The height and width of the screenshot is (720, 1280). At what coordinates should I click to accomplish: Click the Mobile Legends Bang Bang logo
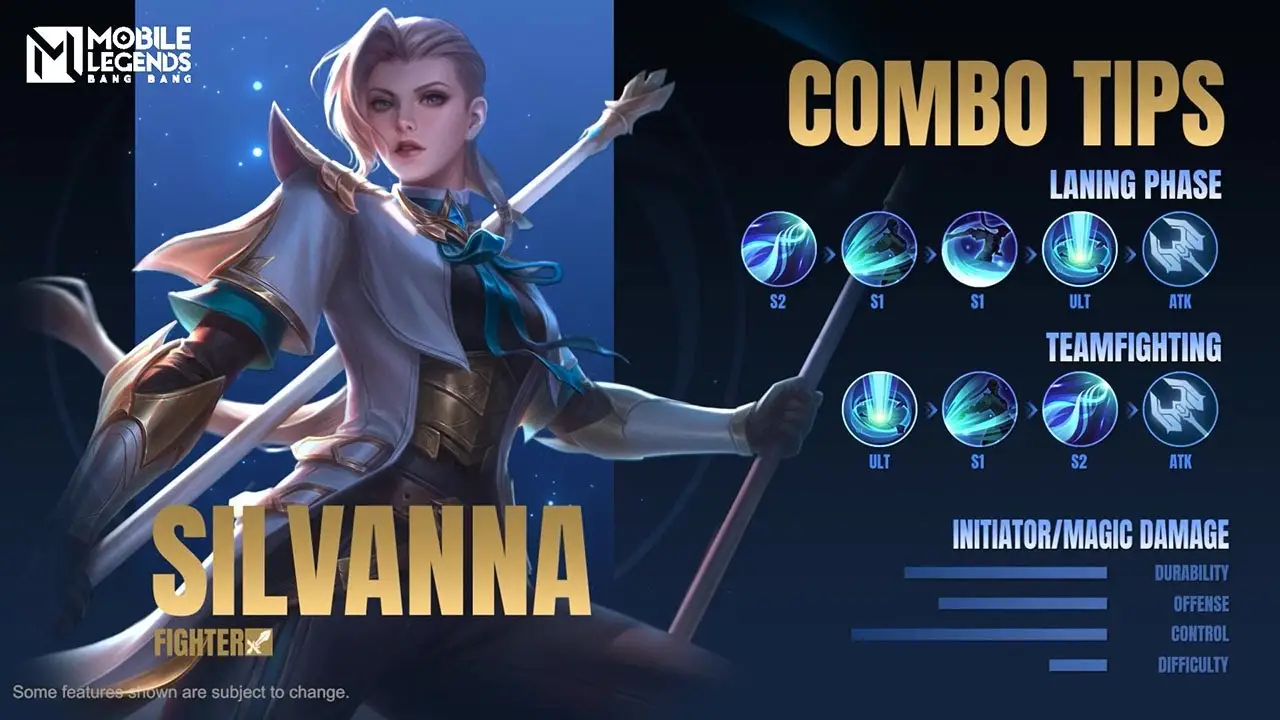pos(108,55)
